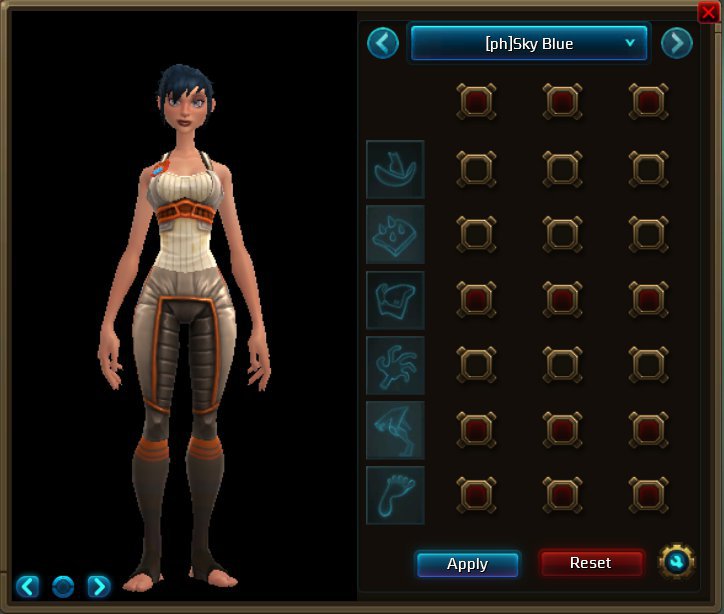
Task: Open the [ph]Sky Blue dropdown
Action: click(x=529, y=43)
